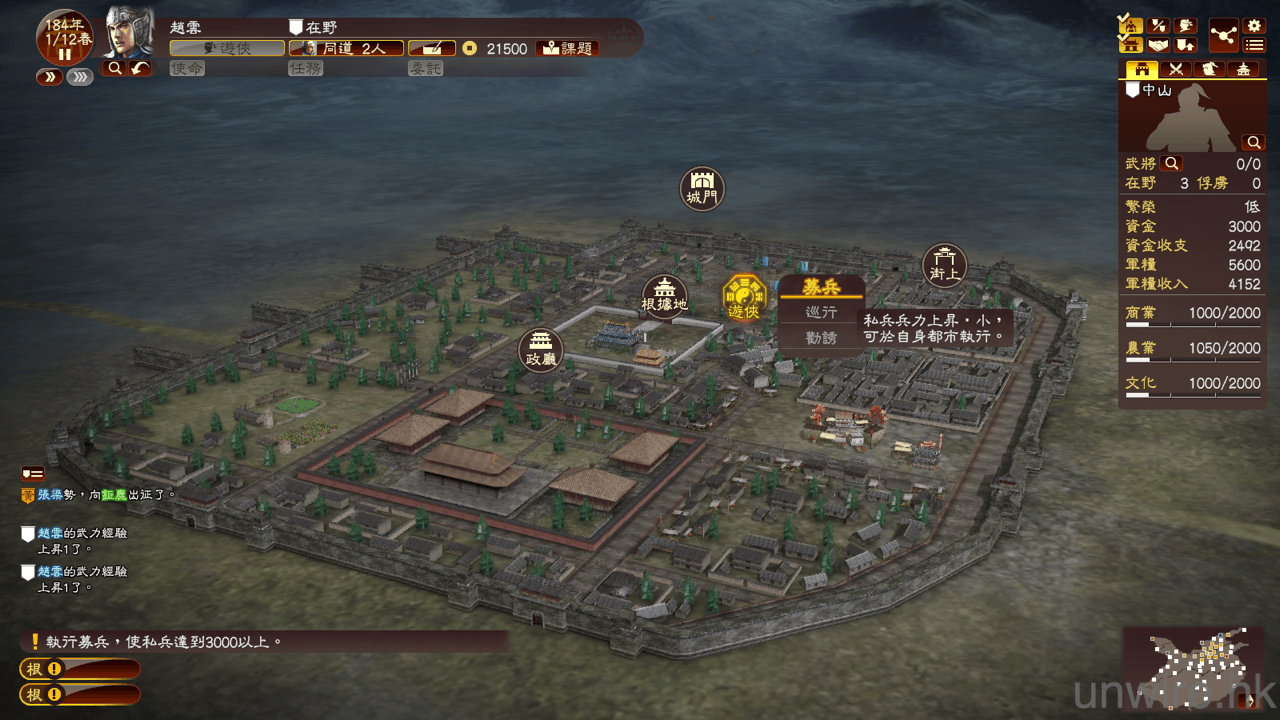Open the 政廳 government hall icon
Screen dimensions: 1280x720
[541, 351]
